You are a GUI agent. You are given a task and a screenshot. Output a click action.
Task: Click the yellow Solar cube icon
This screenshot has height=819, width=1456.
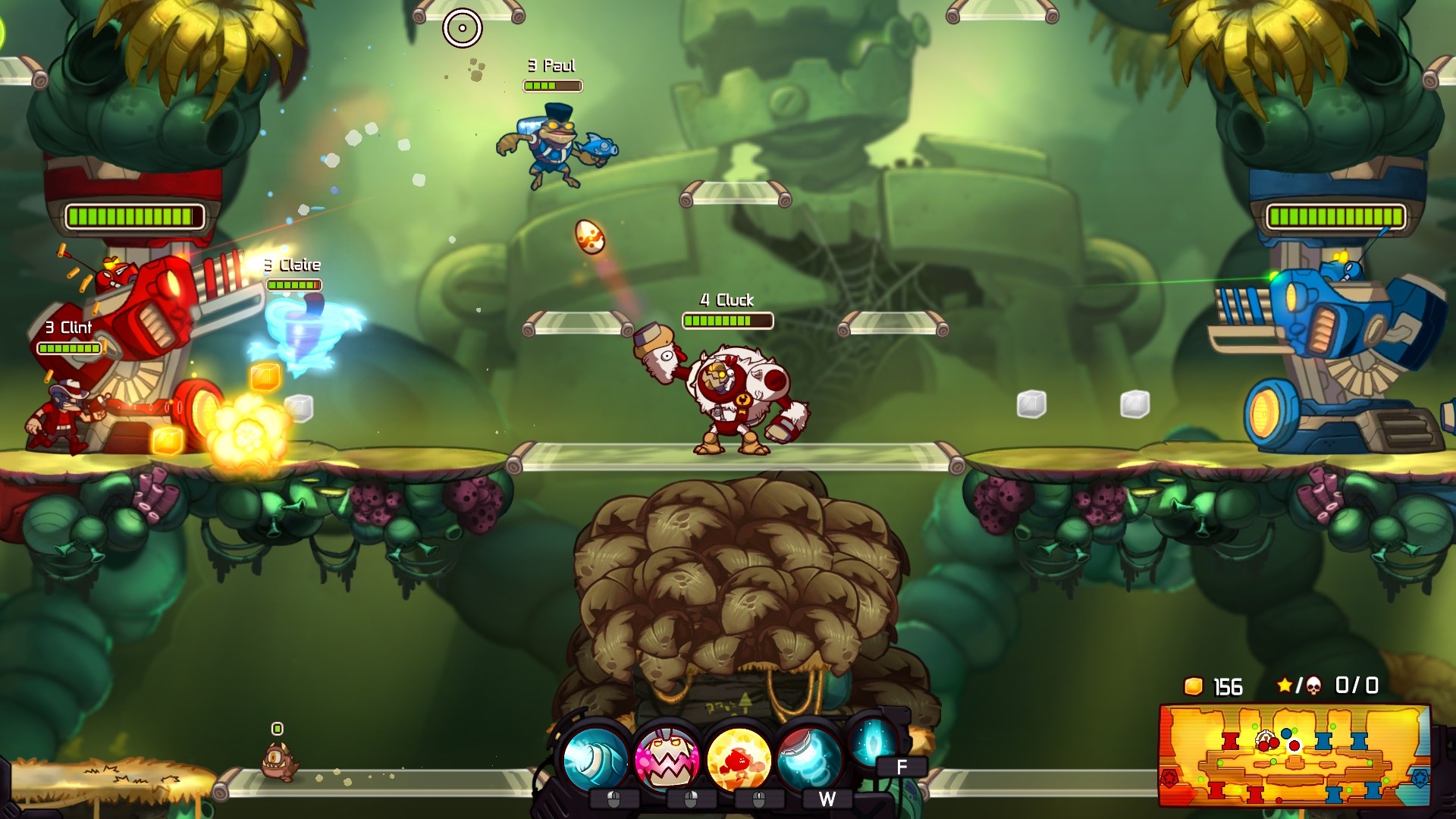[1194, 686]
